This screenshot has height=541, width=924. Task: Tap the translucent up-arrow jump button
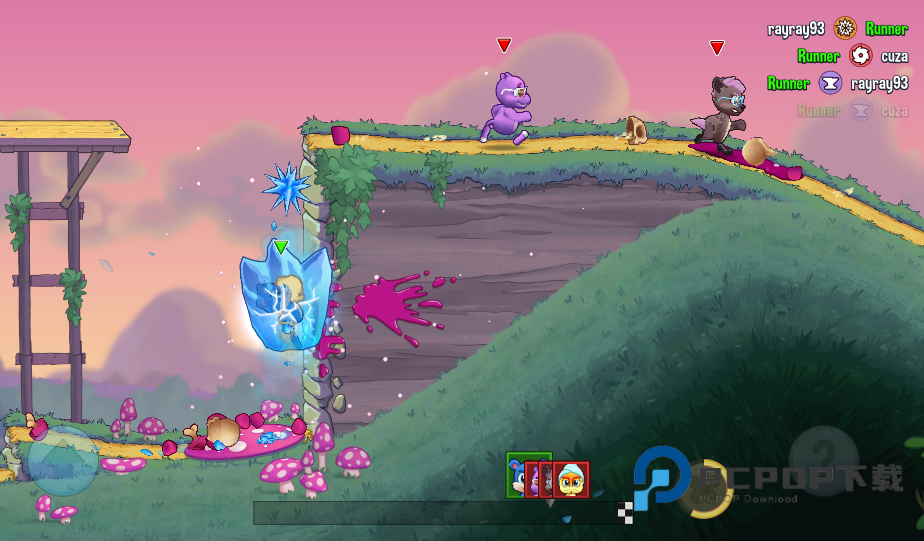click(62, 461)
